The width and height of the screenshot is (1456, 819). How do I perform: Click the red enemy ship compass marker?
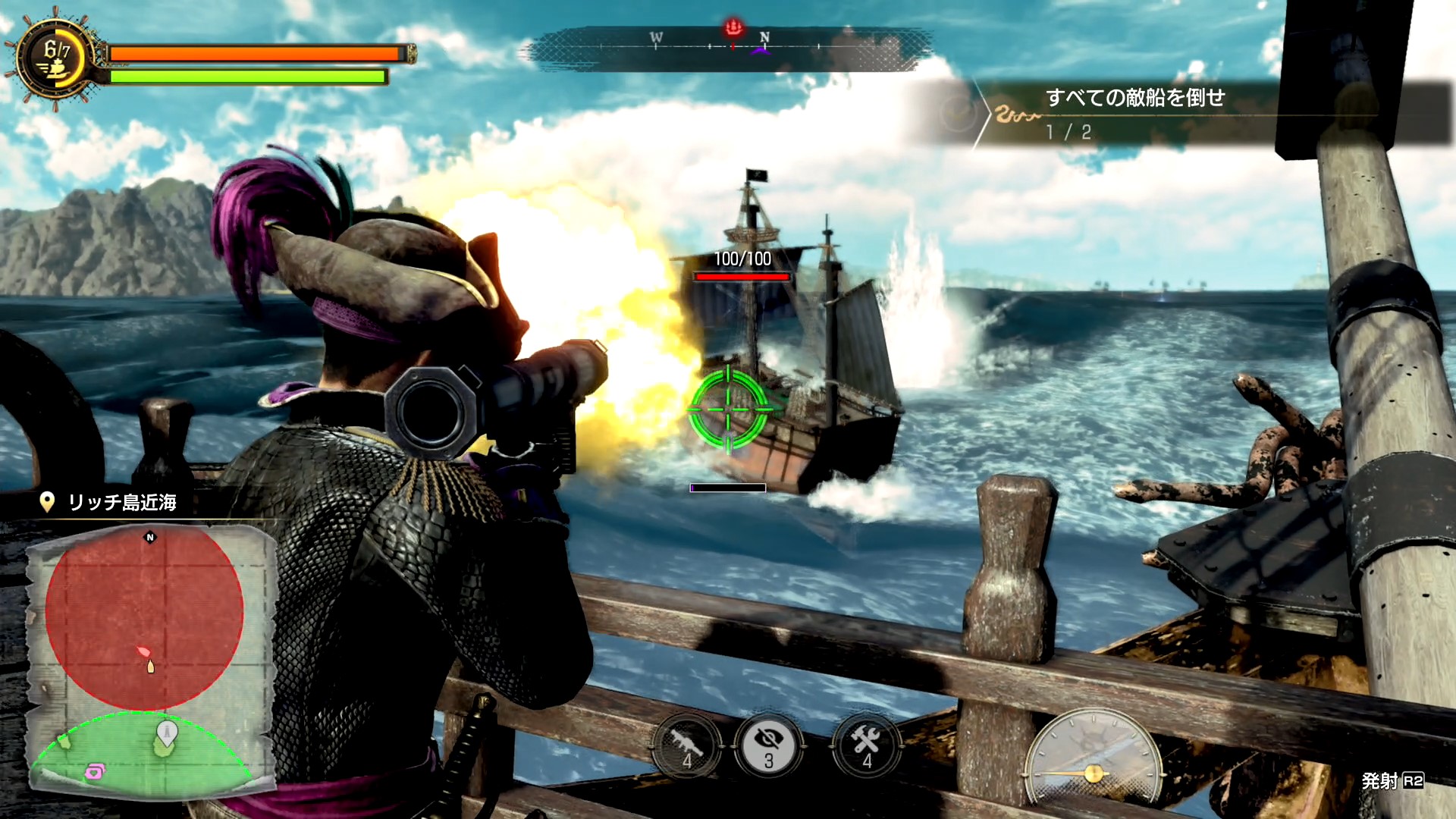pos(733,29)
